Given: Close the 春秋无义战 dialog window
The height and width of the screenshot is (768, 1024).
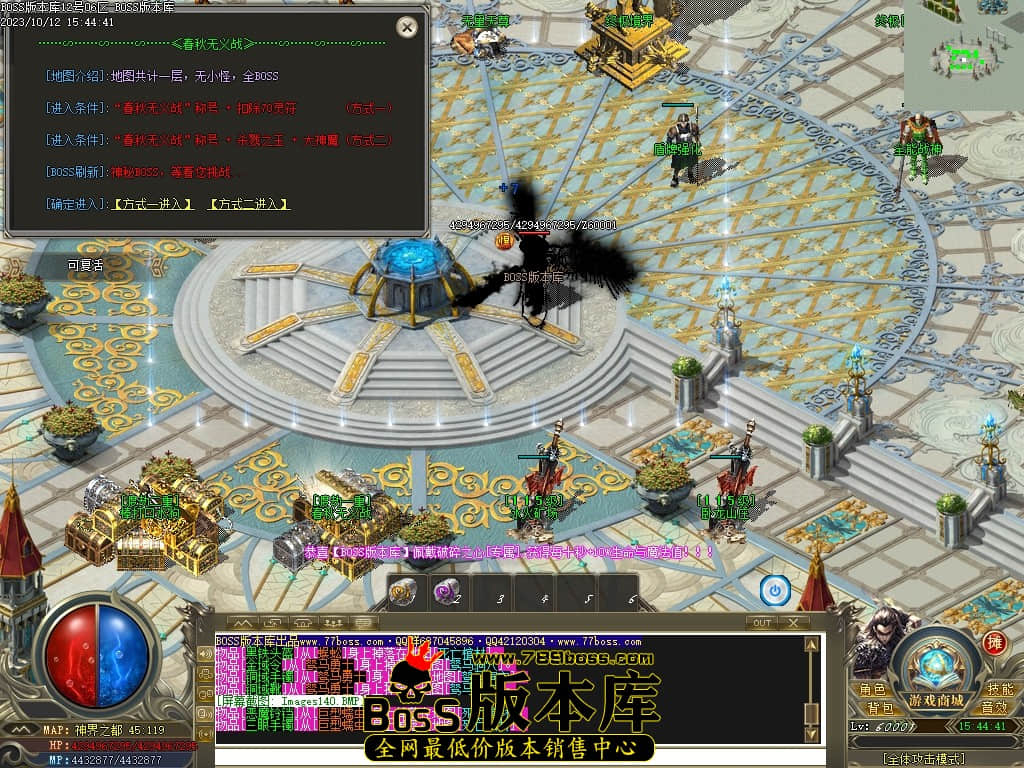Looking at the screenshot, I should [407, 27].
